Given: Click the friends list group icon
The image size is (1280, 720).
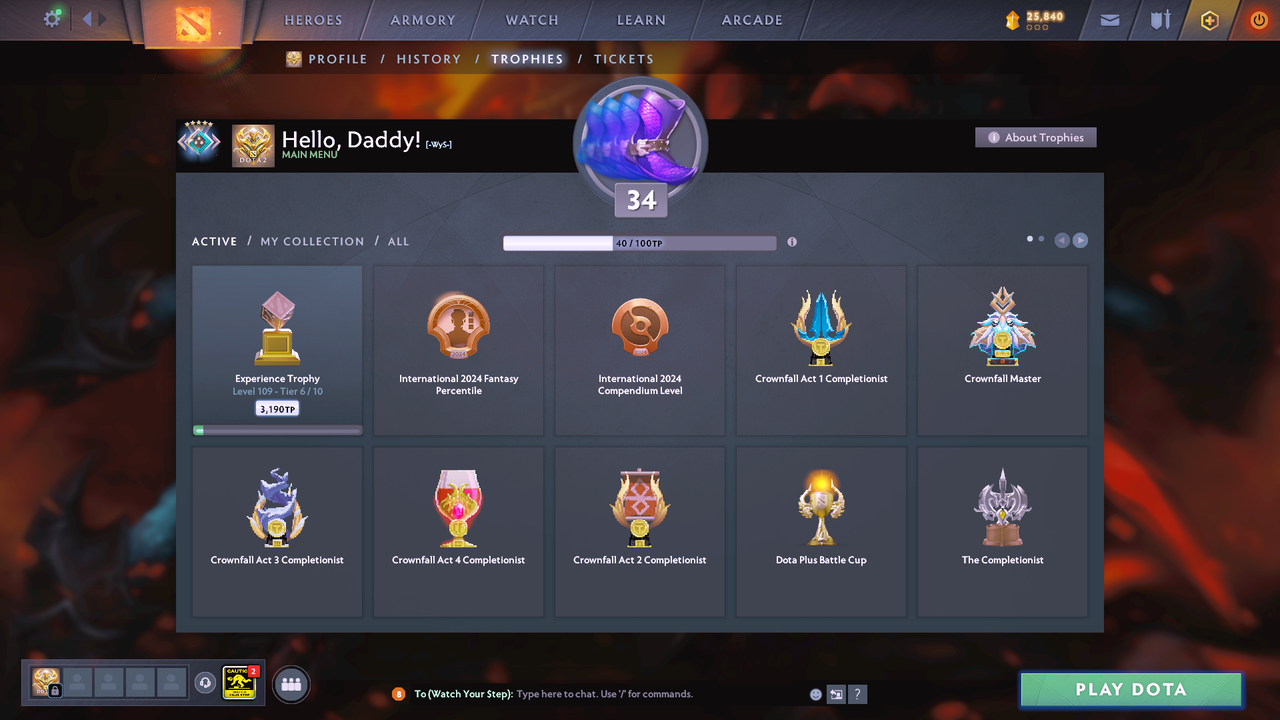Looking at the screenshot, I should coord(289,684).
